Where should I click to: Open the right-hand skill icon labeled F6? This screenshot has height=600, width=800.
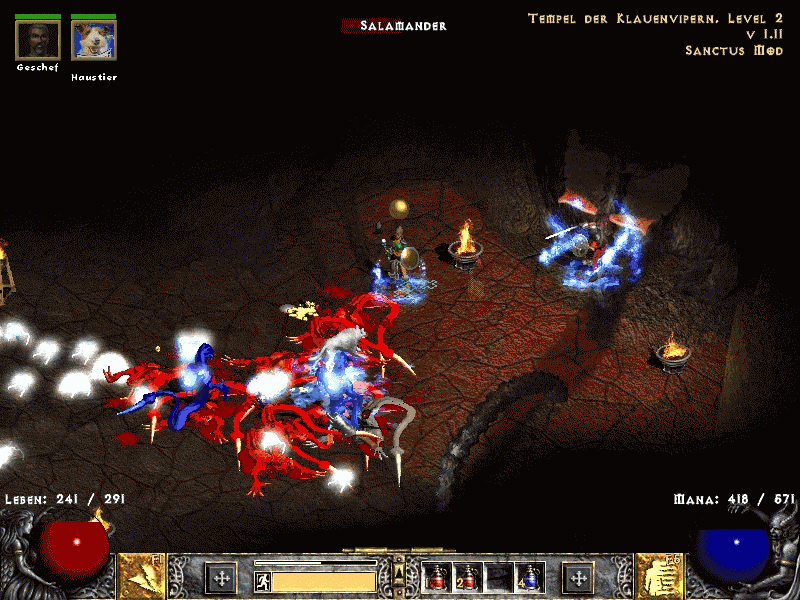tap(659, 577)
